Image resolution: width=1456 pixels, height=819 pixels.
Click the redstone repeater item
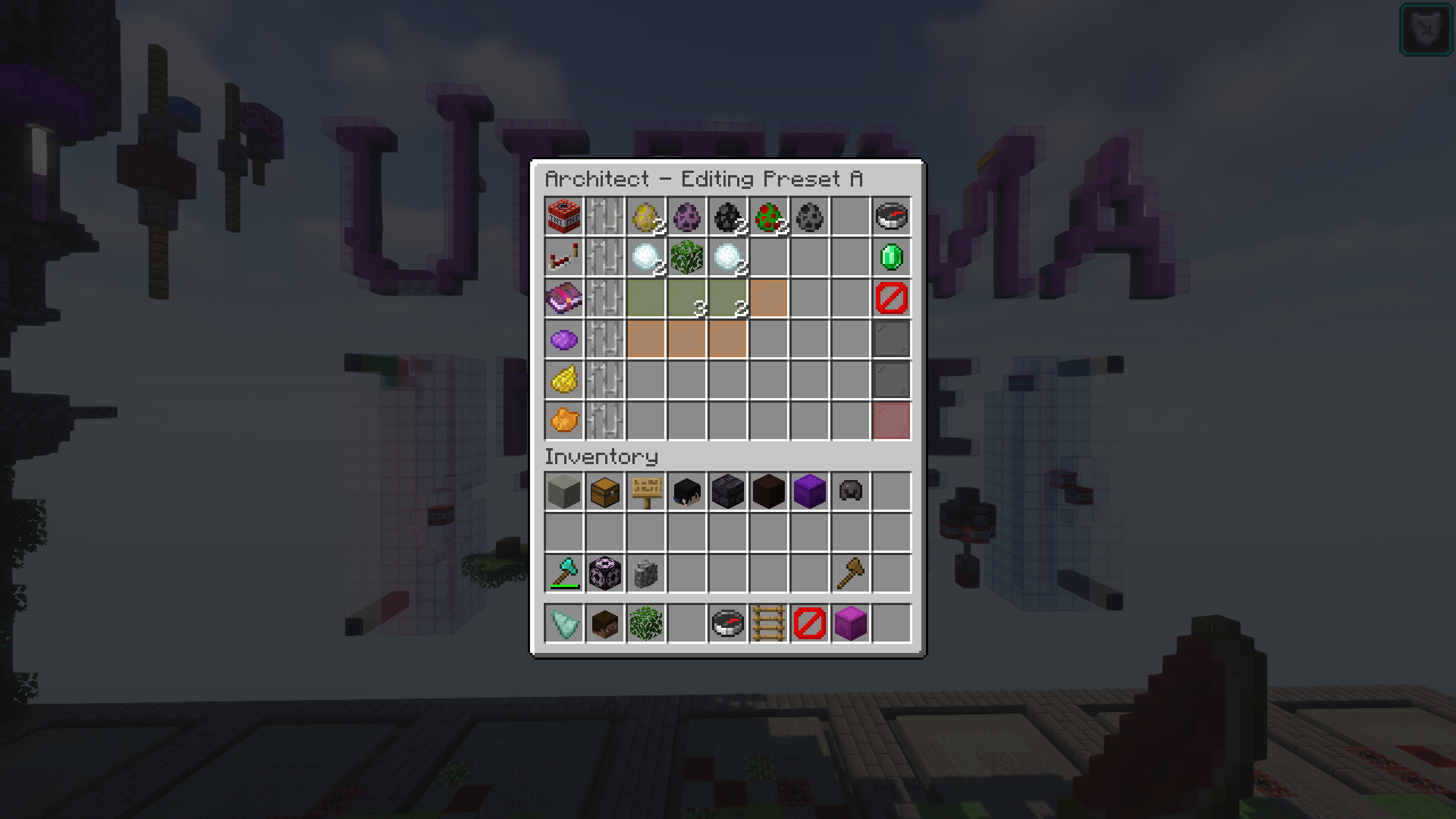(563, 257)
